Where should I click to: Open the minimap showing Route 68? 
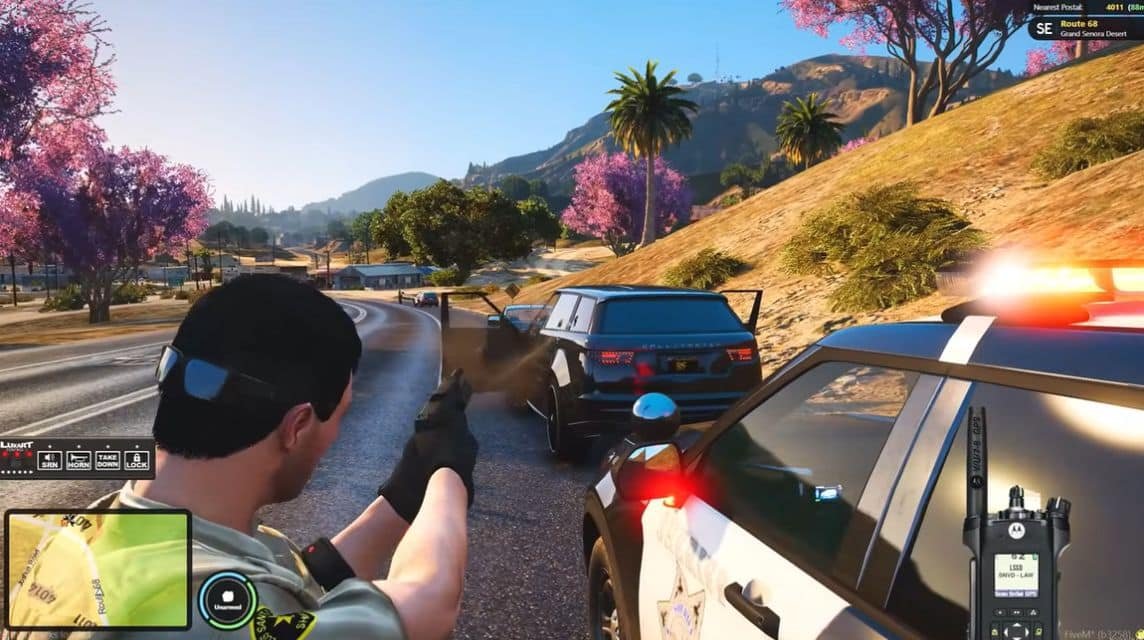click(x=97, y=569)
